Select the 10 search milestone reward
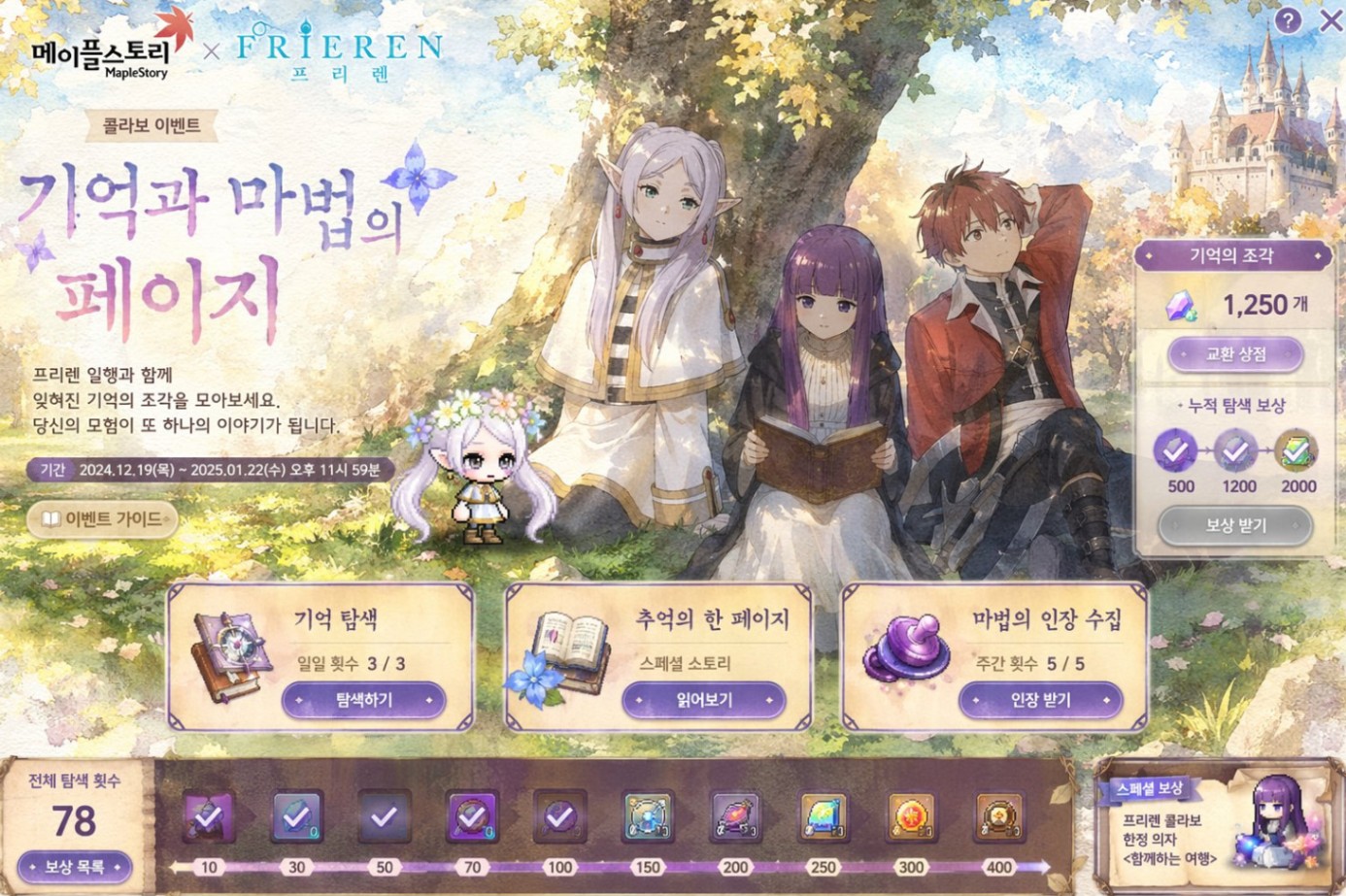Screen dimensions: 1346x896 click(209, 816)
